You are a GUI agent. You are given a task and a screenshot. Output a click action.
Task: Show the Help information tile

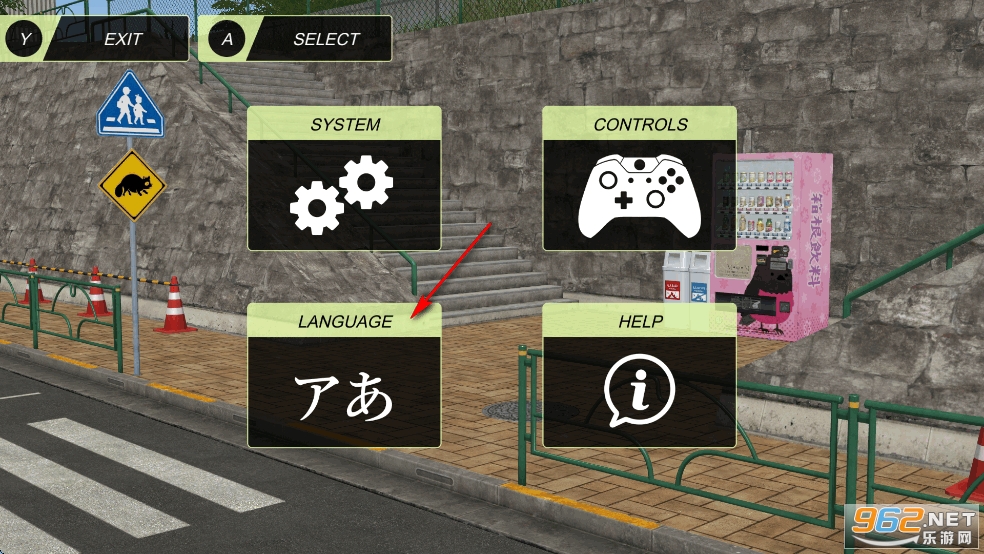[x=639, y=375]
